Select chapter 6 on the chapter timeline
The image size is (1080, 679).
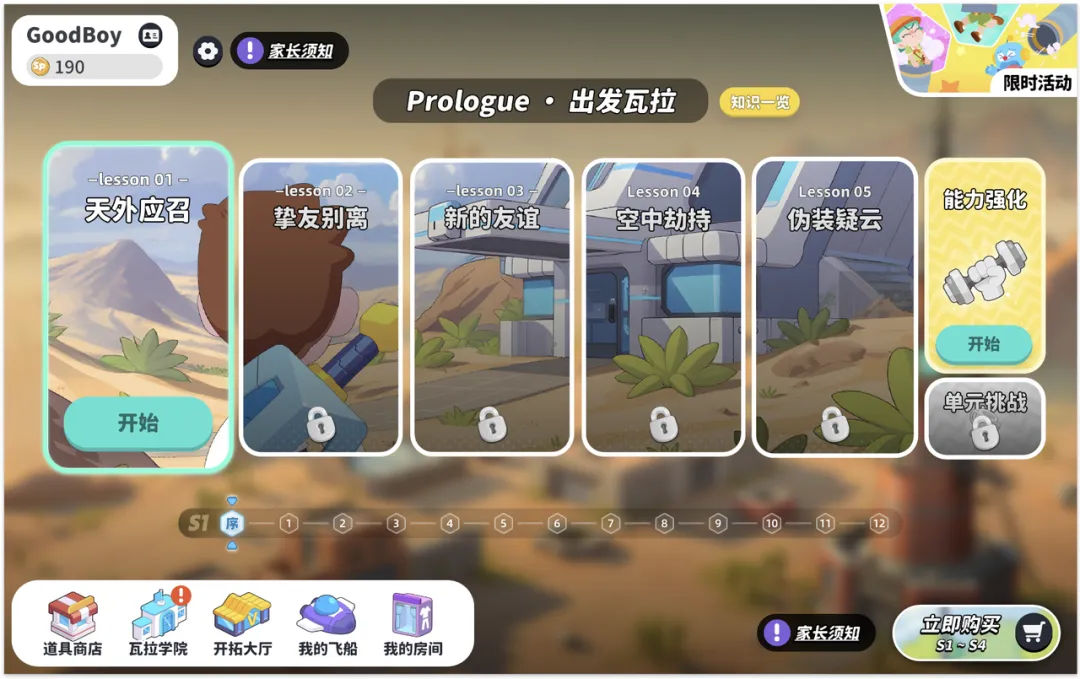(x=557, y=523)
